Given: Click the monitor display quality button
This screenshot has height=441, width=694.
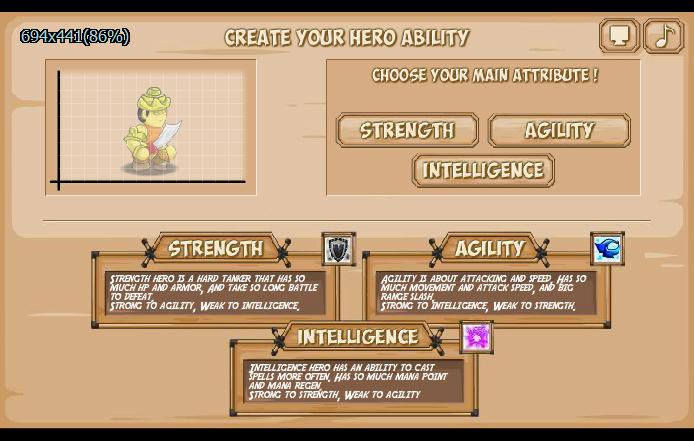Looking at the screenshot, I should (619, 36).
